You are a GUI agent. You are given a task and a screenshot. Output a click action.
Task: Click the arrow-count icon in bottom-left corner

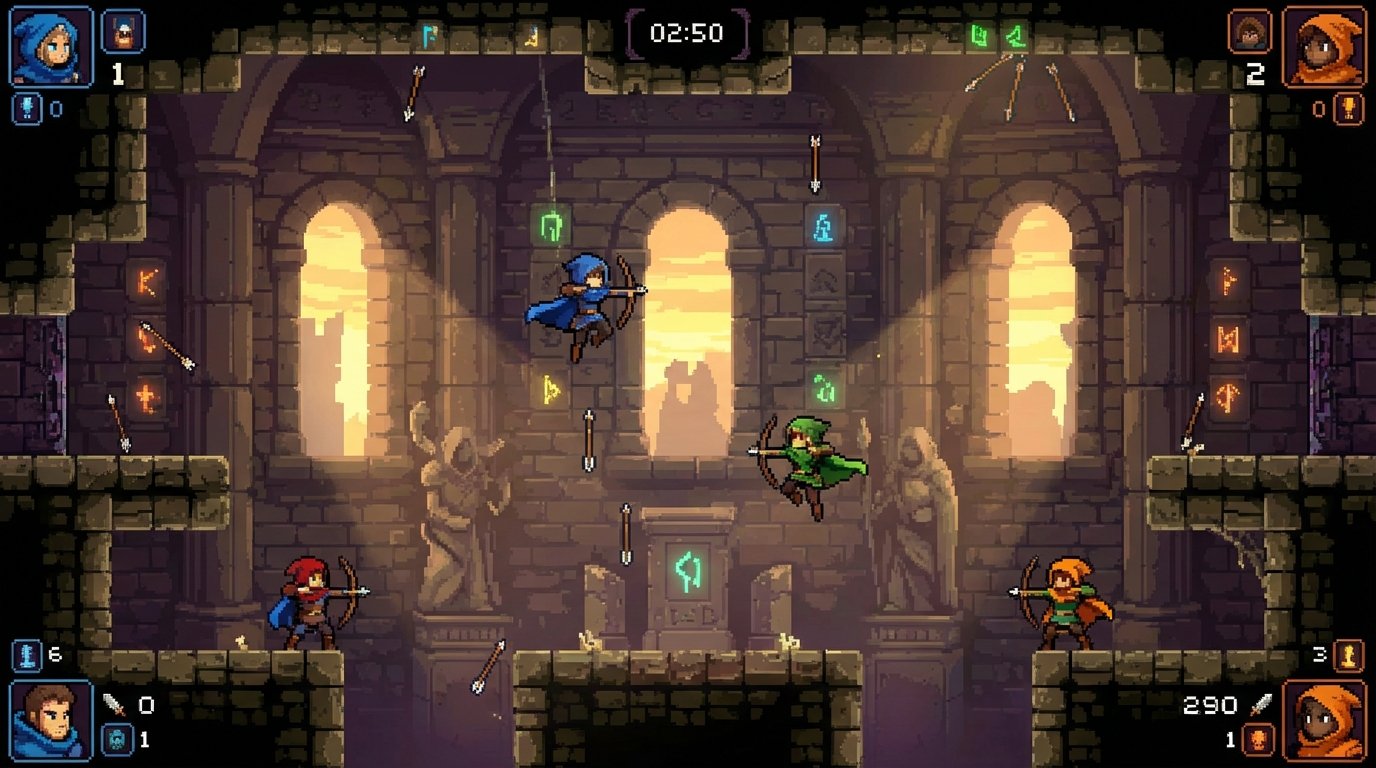point(26,654)
